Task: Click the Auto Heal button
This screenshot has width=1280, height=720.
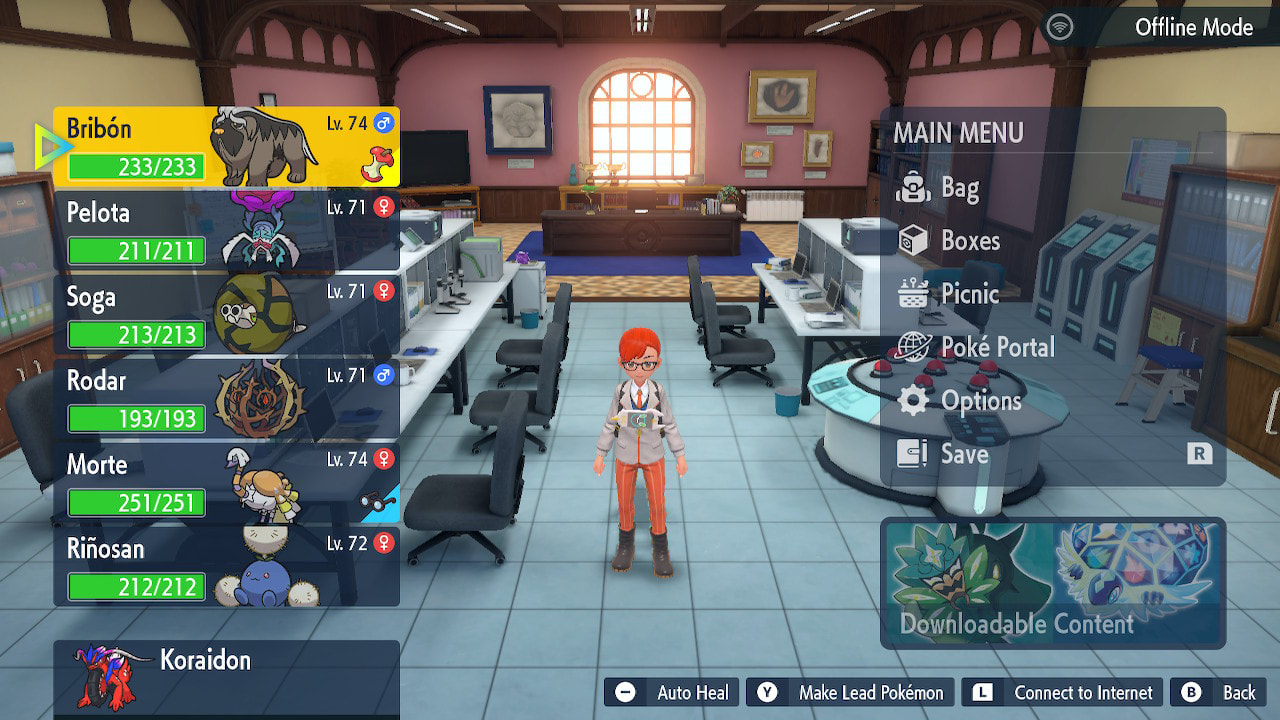Action: (672, 692)
